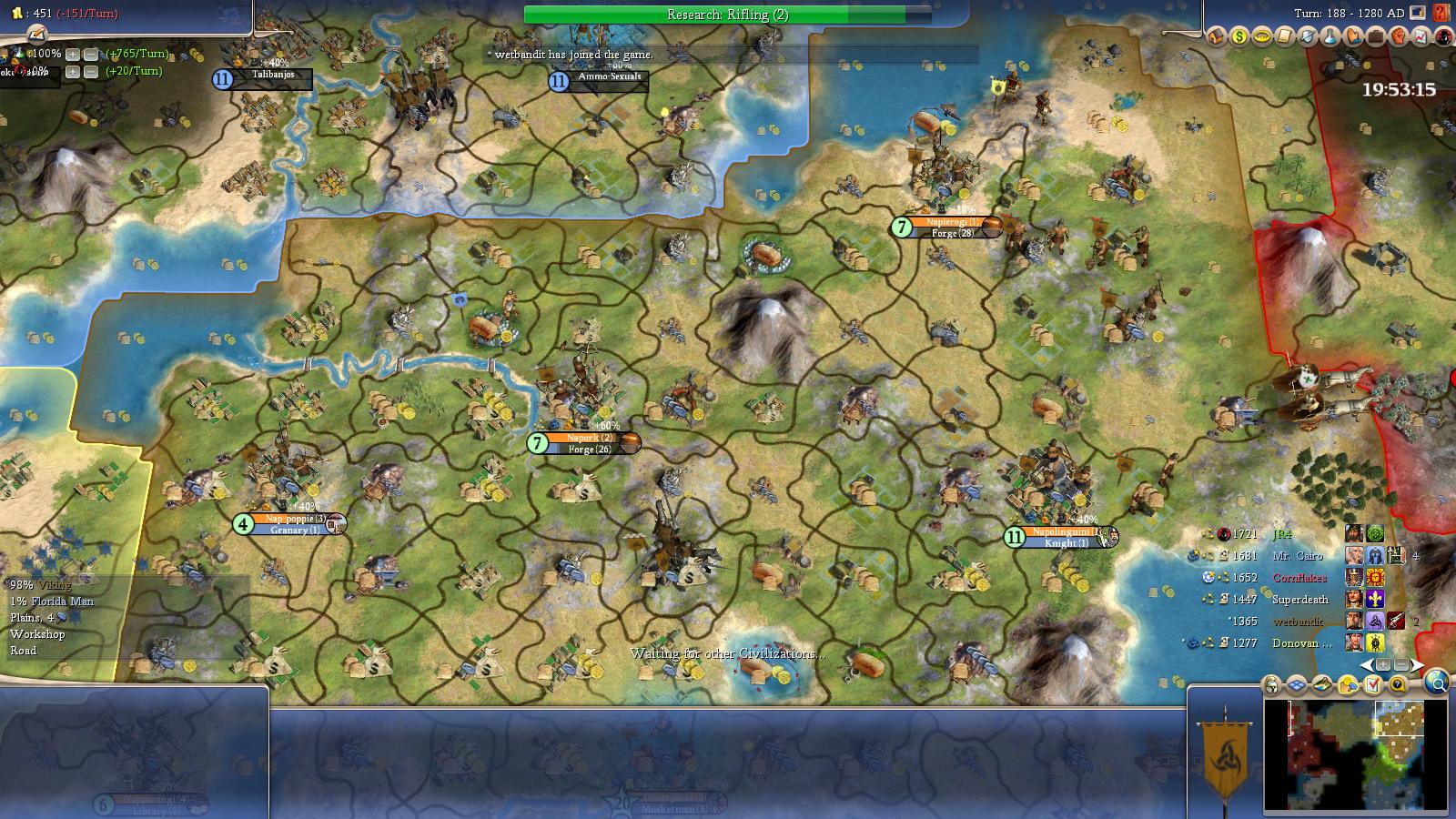
Task: Click the left arrow beside minimap zoom controls
Action: 1367,664
